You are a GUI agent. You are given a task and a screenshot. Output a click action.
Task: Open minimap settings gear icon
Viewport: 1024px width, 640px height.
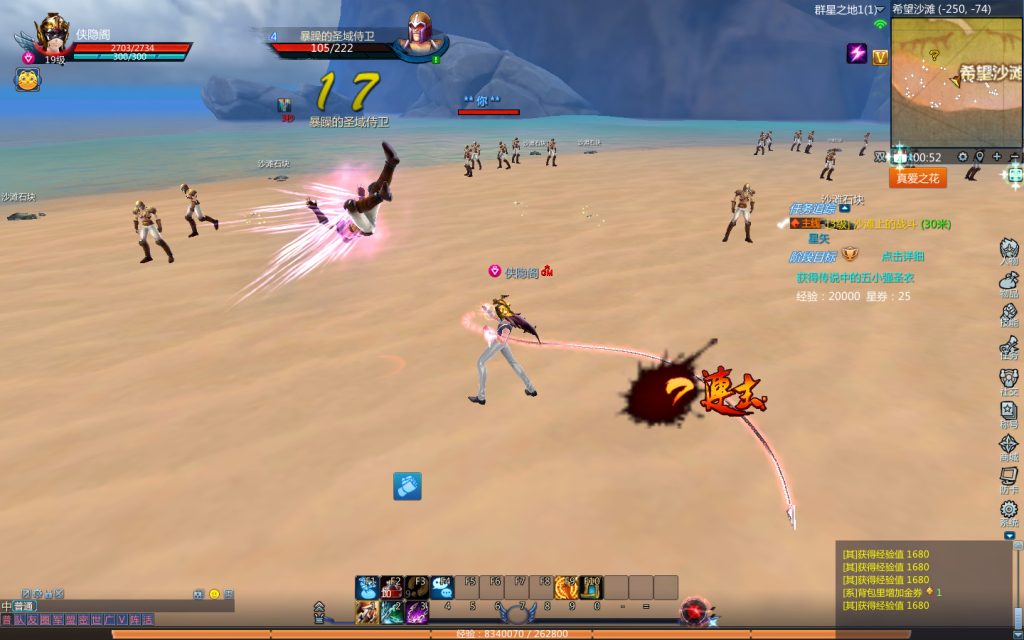(x=962, y=157)
